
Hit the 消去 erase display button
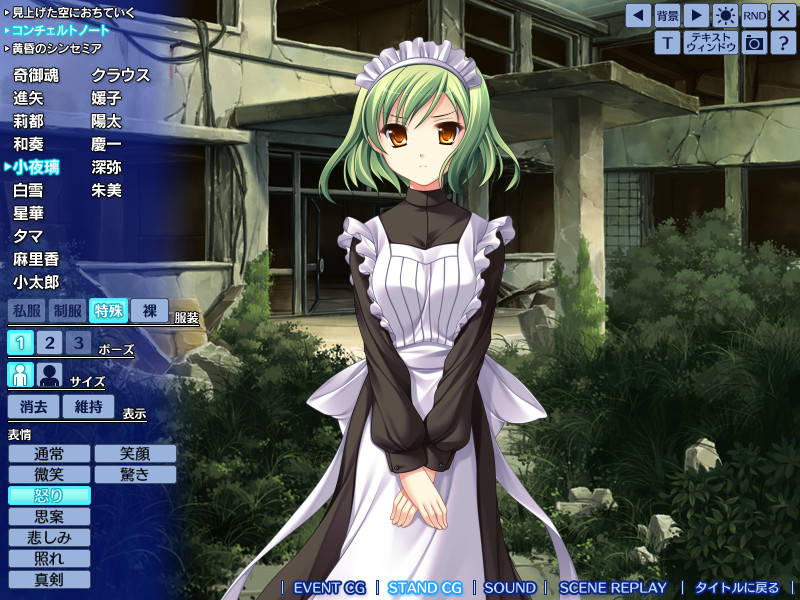point(34,406)
